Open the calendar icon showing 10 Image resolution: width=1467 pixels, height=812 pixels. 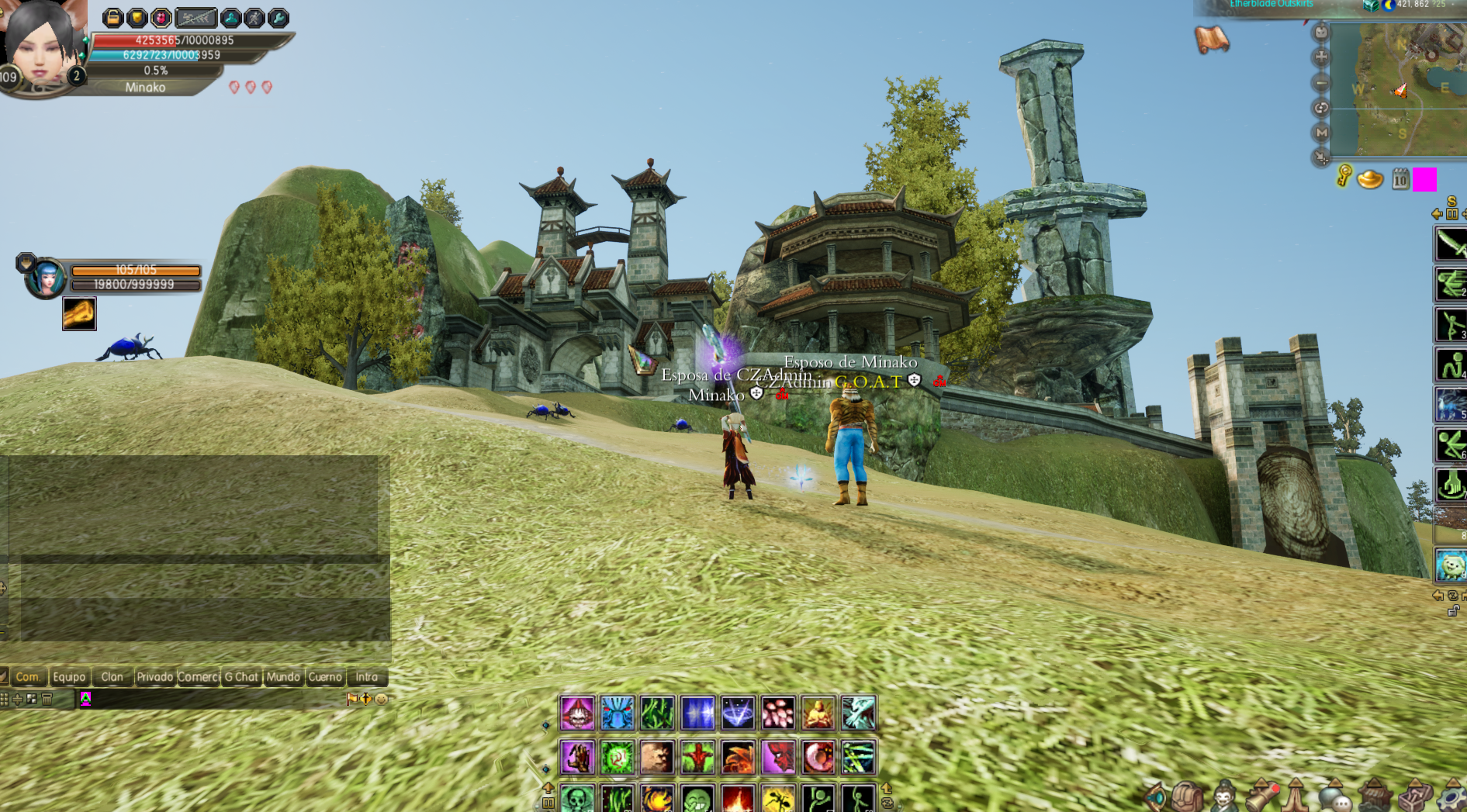pyautogui.click(x=1400, y=180)
